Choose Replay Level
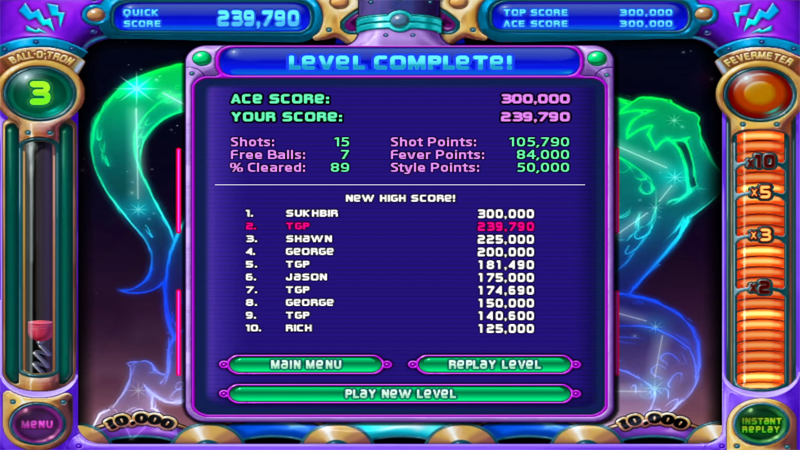Screen dimensions: 800x450 [x=494, y=365]
